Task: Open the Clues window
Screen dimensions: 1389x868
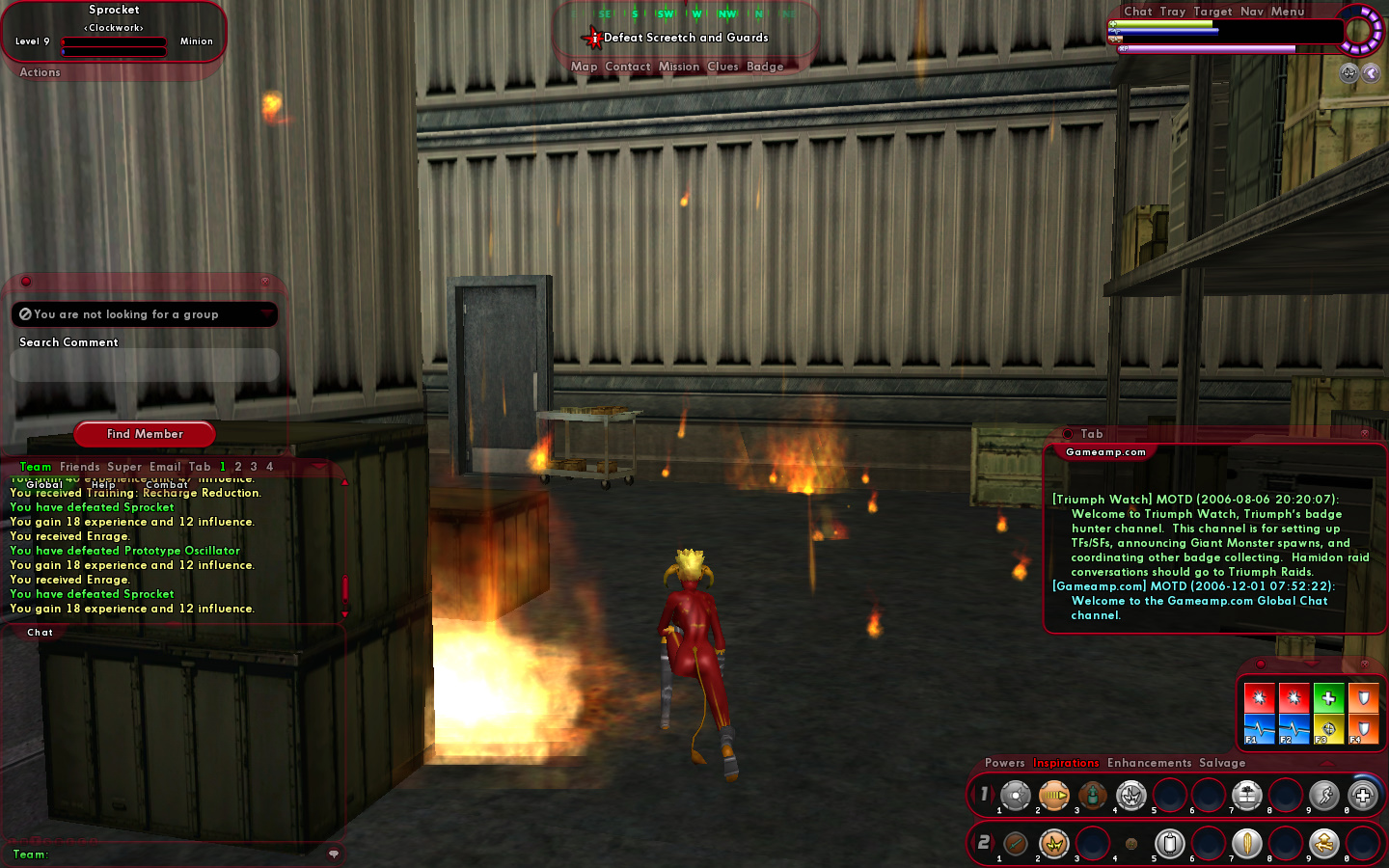Action: coord(722,67)
